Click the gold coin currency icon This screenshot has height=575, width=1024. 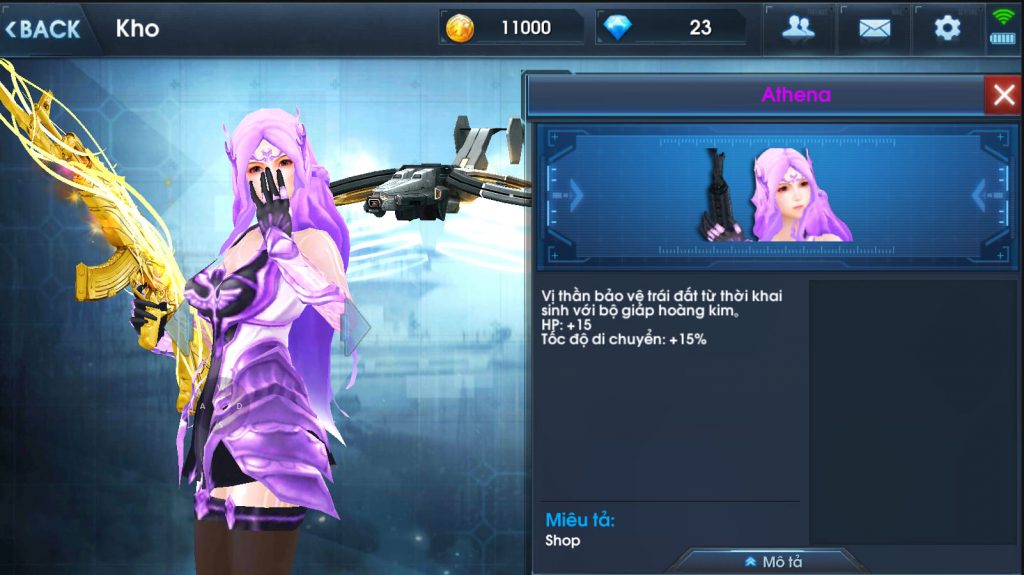pos(460,28)
